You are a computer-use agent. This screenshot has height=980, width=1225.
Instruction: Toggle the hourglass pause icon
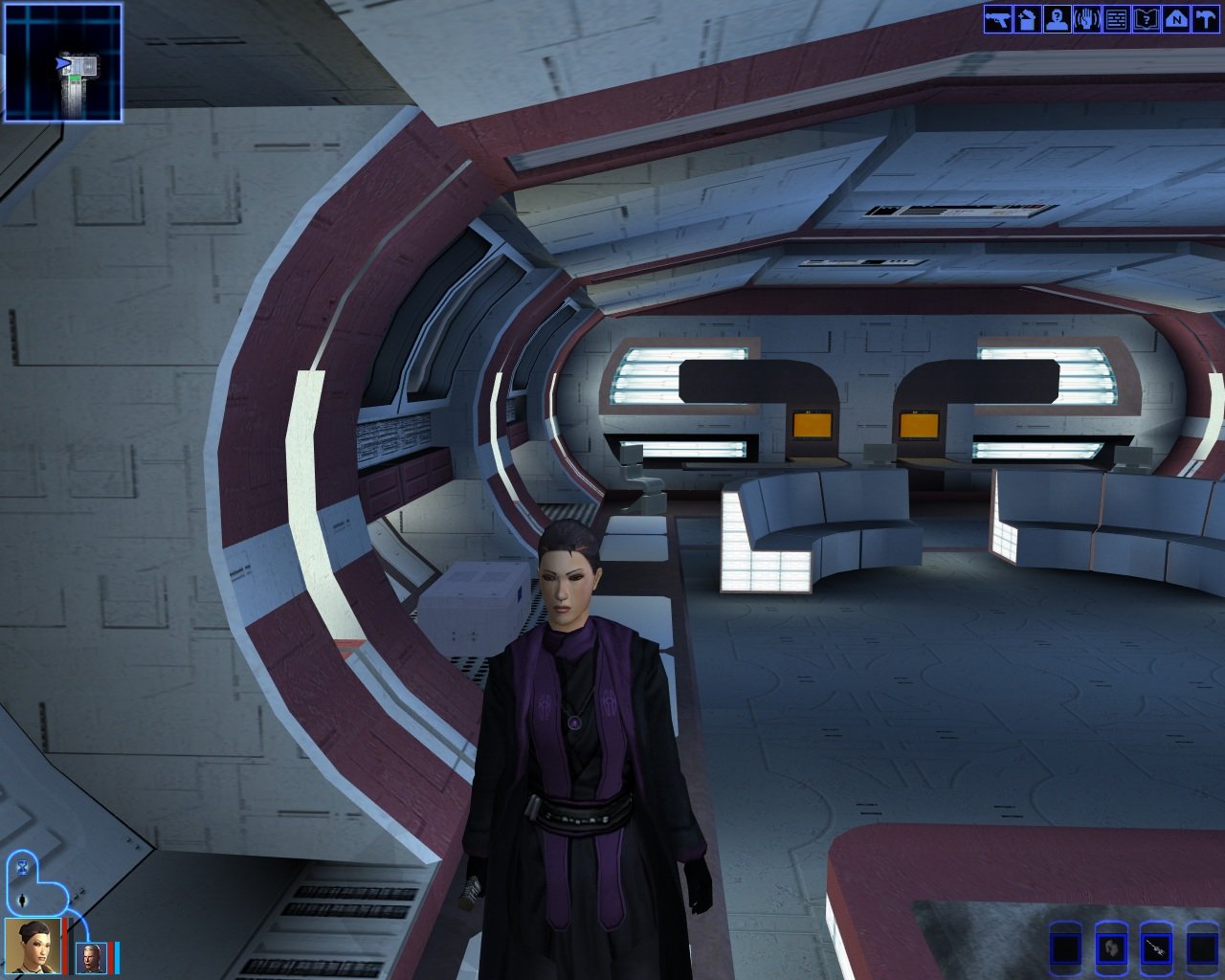(22, 866)
